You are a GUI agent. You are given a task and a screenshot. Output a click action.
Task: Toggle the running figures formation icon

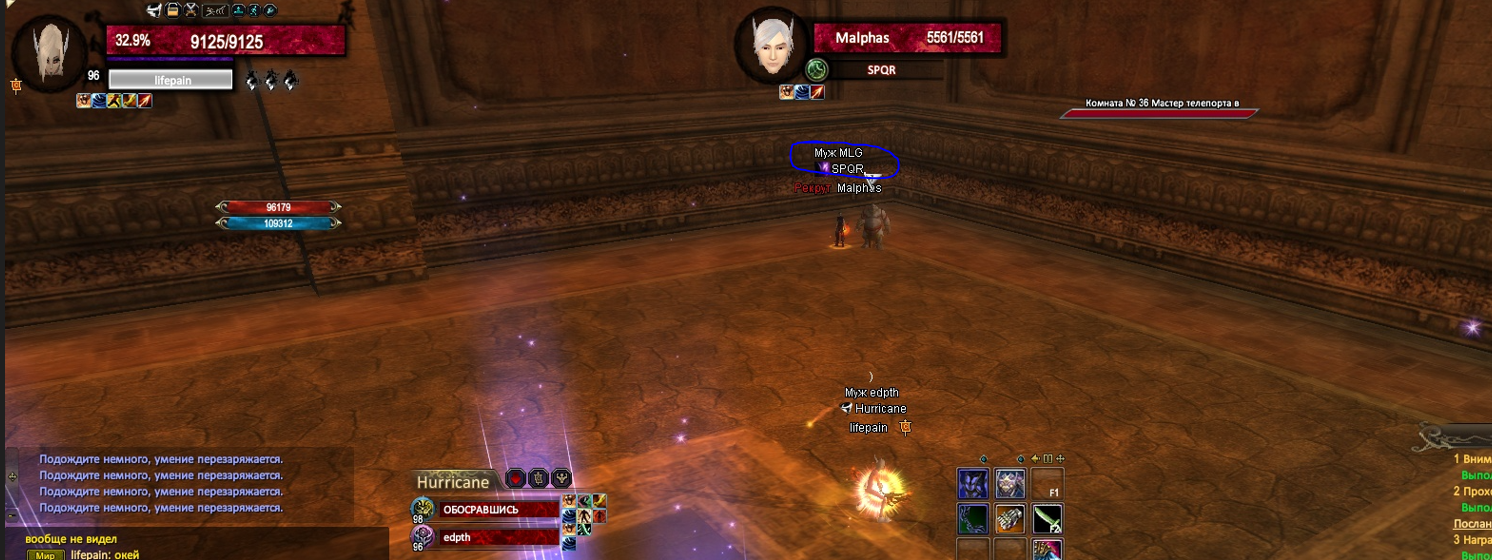pos(215,11)
